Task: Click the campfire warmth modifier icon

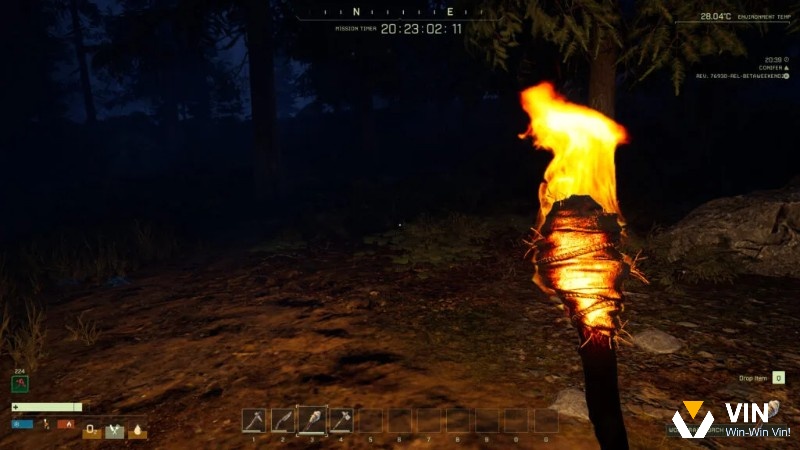Action: [66, 424]
